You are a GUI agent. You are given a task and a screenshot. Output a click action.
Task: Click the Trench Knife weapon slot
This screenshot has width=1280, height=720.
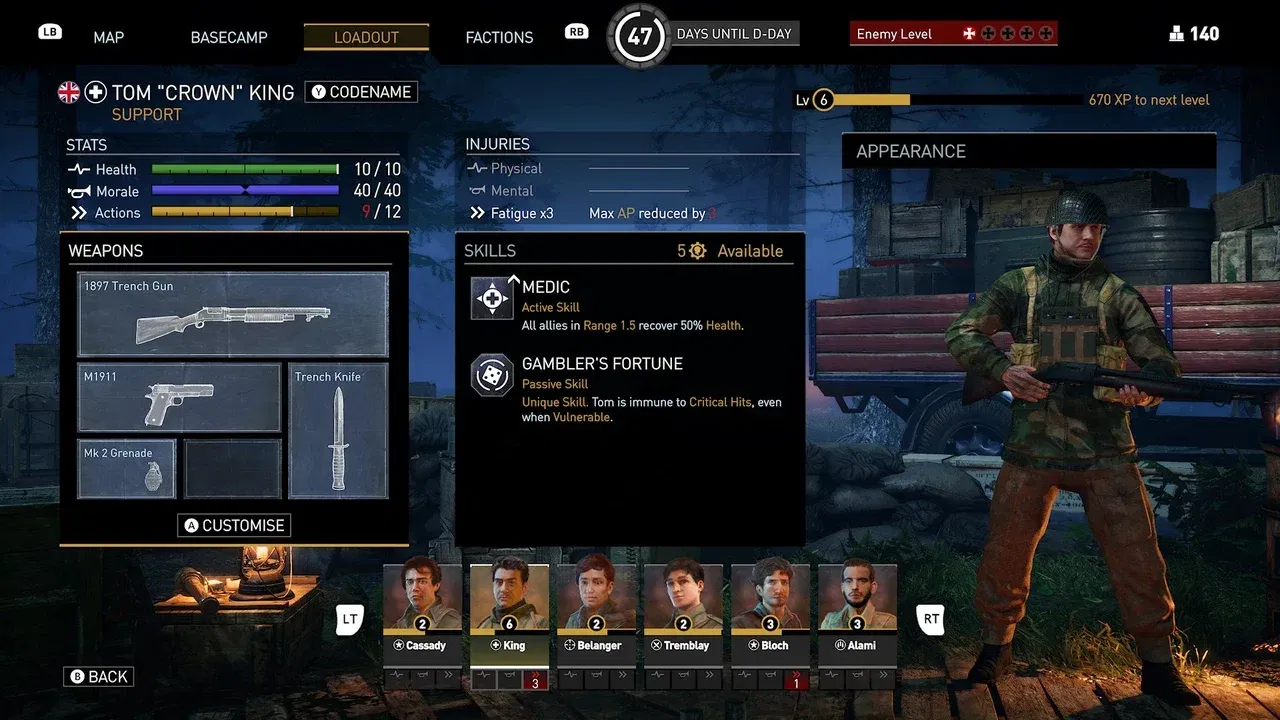pyautogui.click(x=338, y=432)
